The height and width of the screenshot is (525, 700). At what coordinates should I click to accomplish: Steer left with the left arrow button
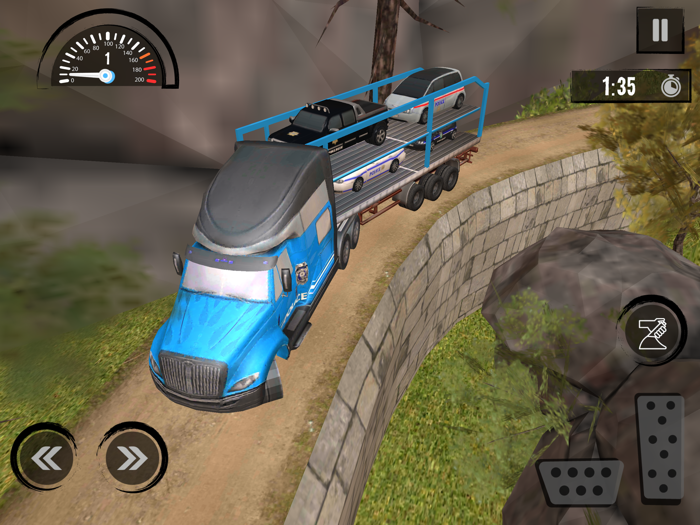click(45, 458)
